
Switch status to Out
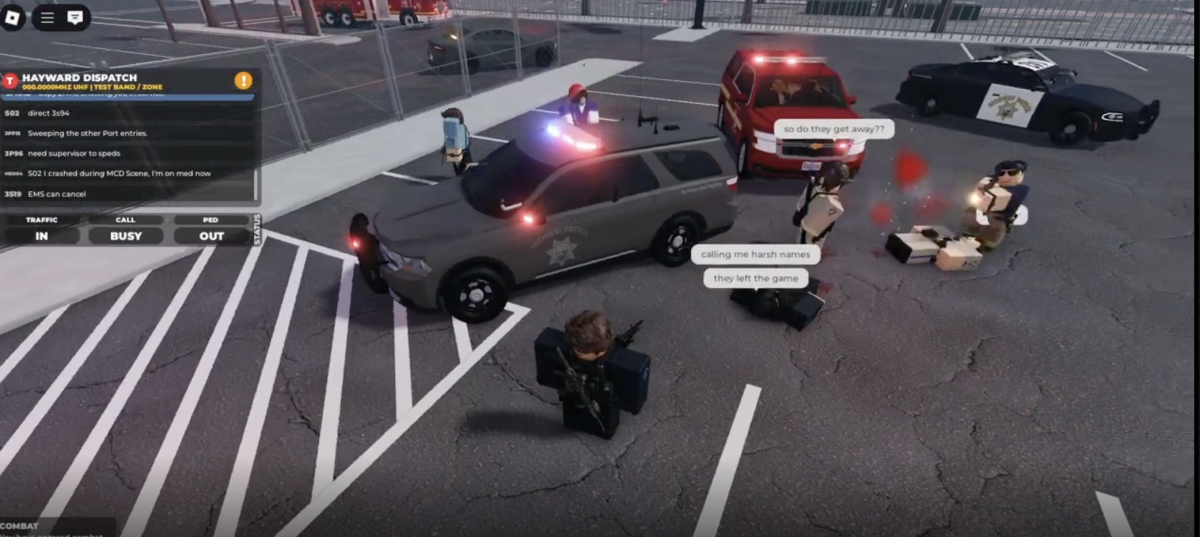[211, 236]
